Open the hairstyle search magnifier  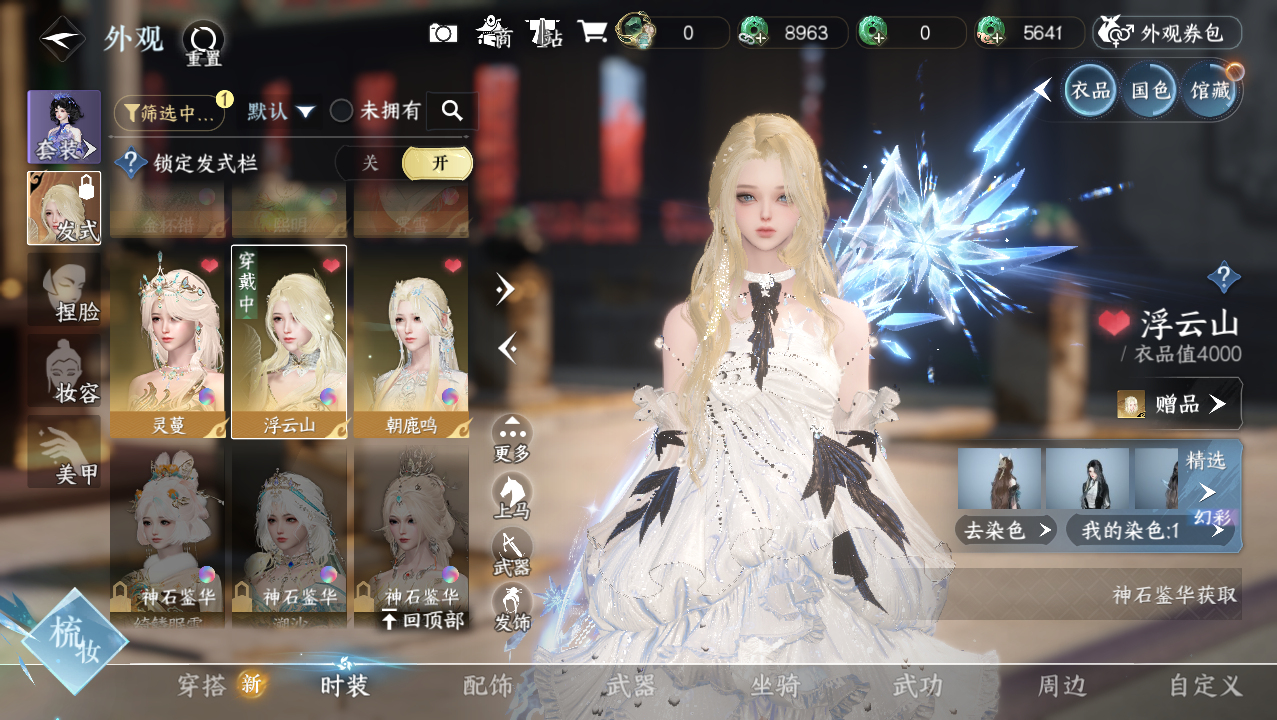[x=452, y=111]
